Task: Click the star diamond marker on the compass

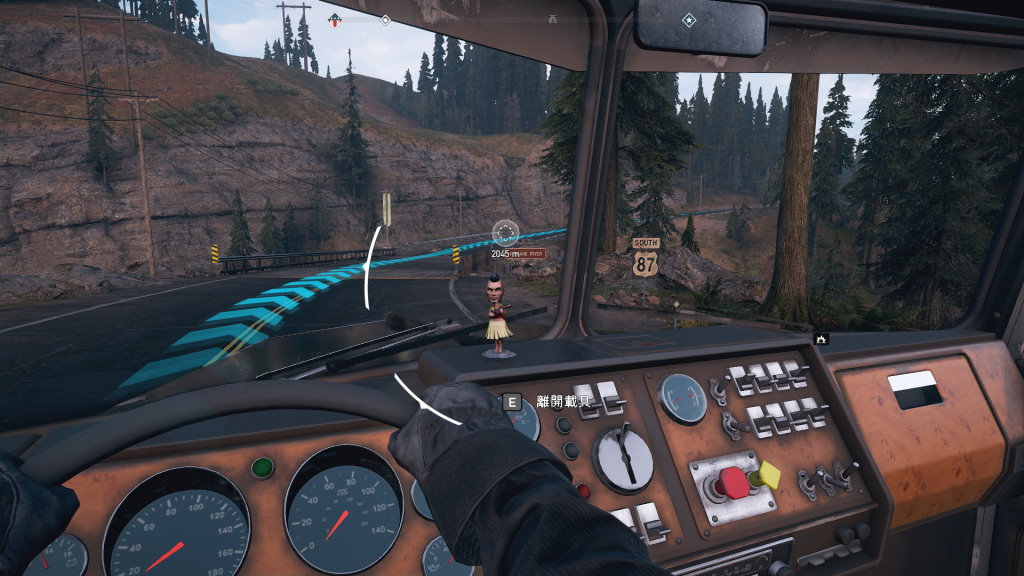Action: 688,20
